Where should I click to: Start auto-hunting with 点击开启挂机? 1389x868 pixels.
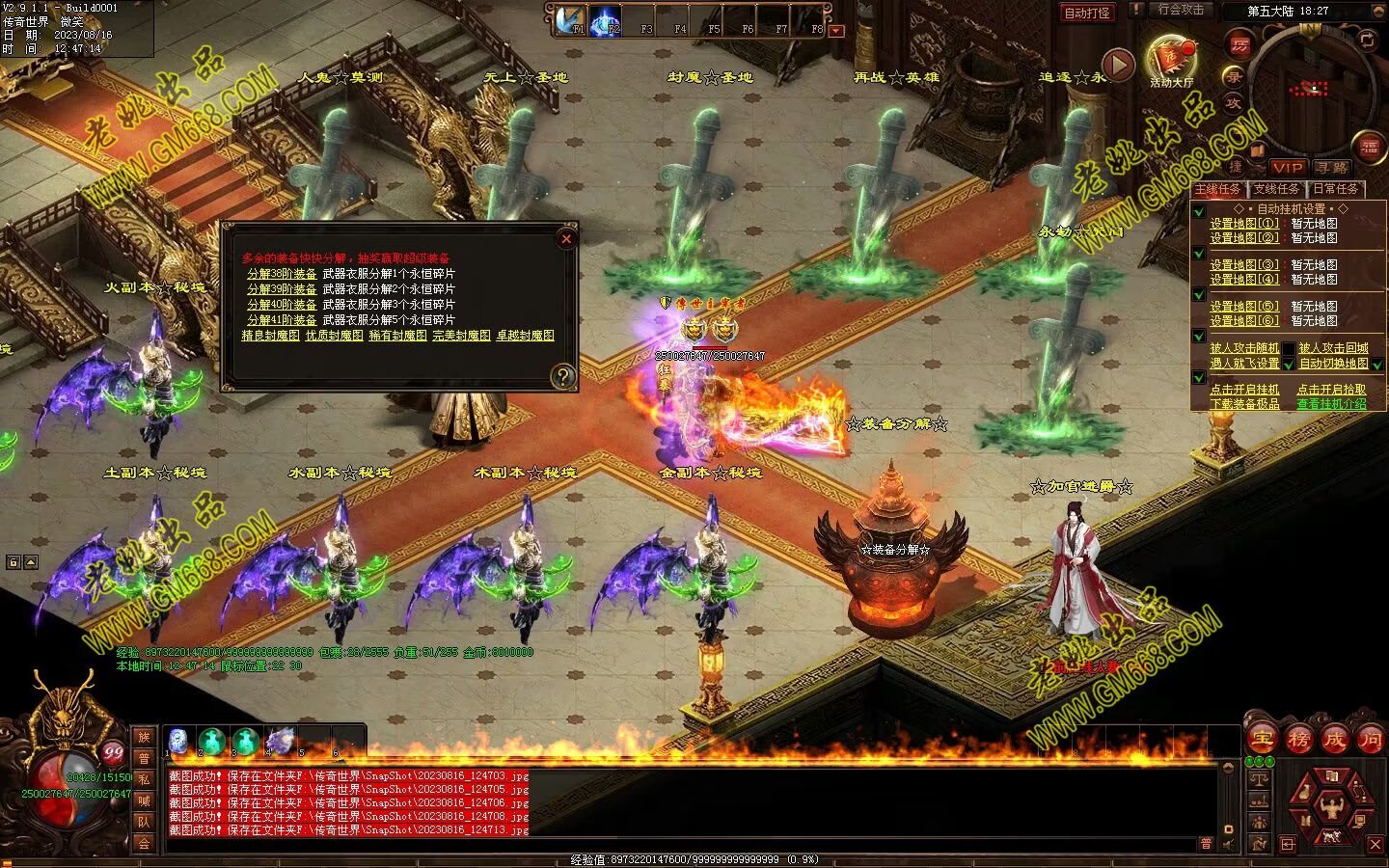coord(1244,390)
